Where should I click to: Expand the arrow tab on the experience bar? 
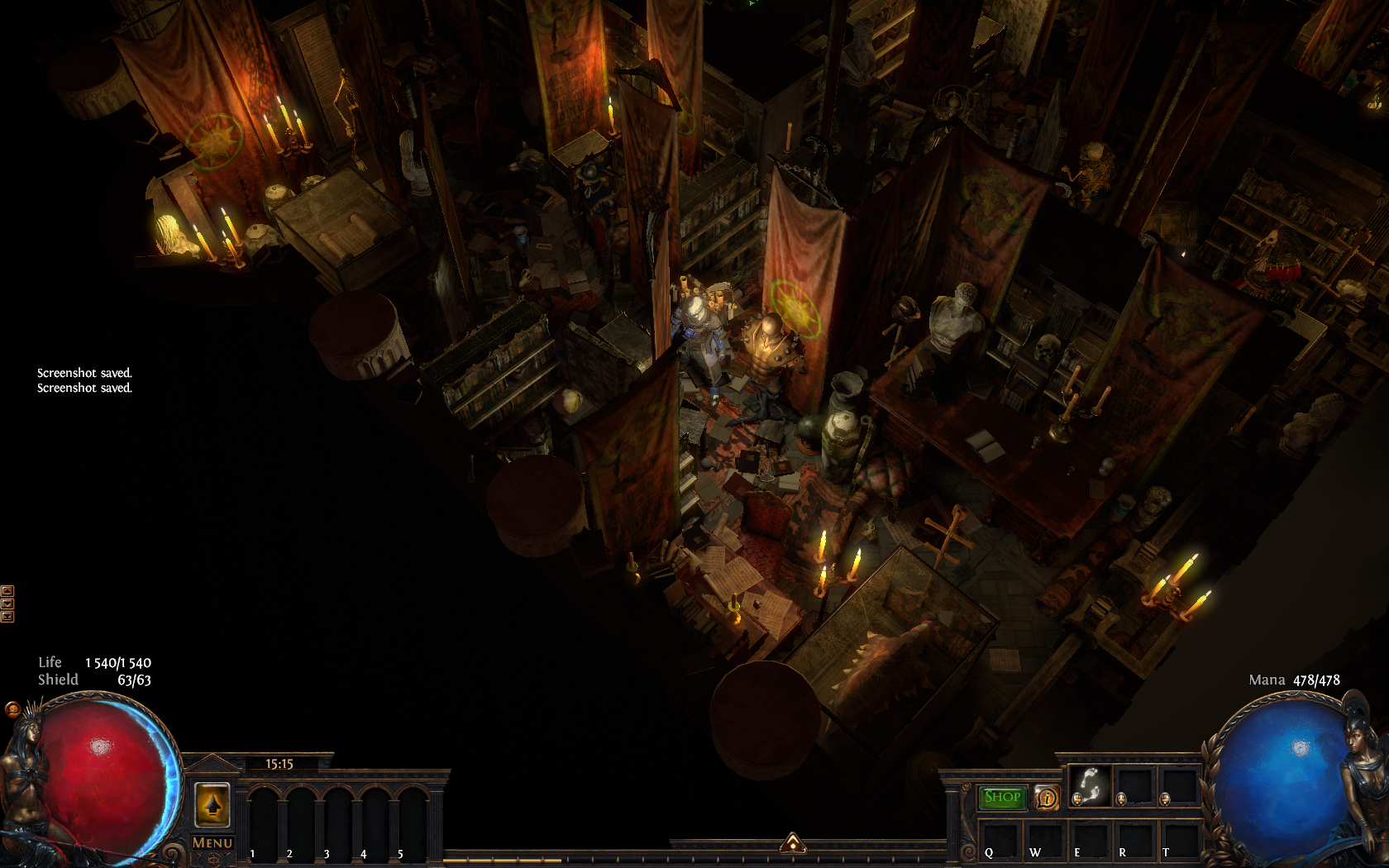(793, 842)
